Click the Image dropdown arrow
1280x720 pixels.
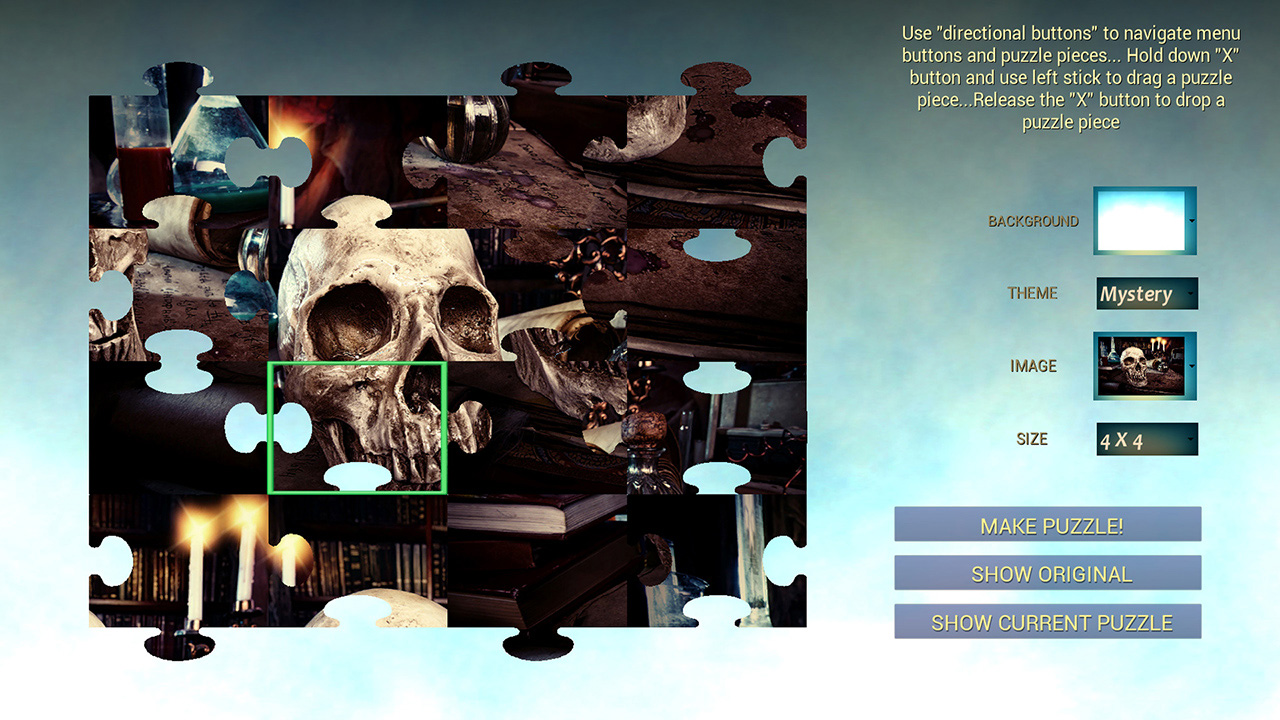click(1191, 366)
